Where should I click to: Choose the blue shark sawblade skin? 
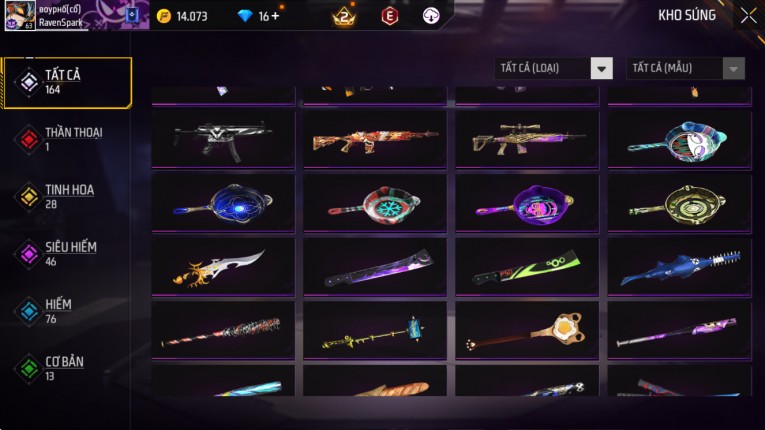(x=679, y=266)
